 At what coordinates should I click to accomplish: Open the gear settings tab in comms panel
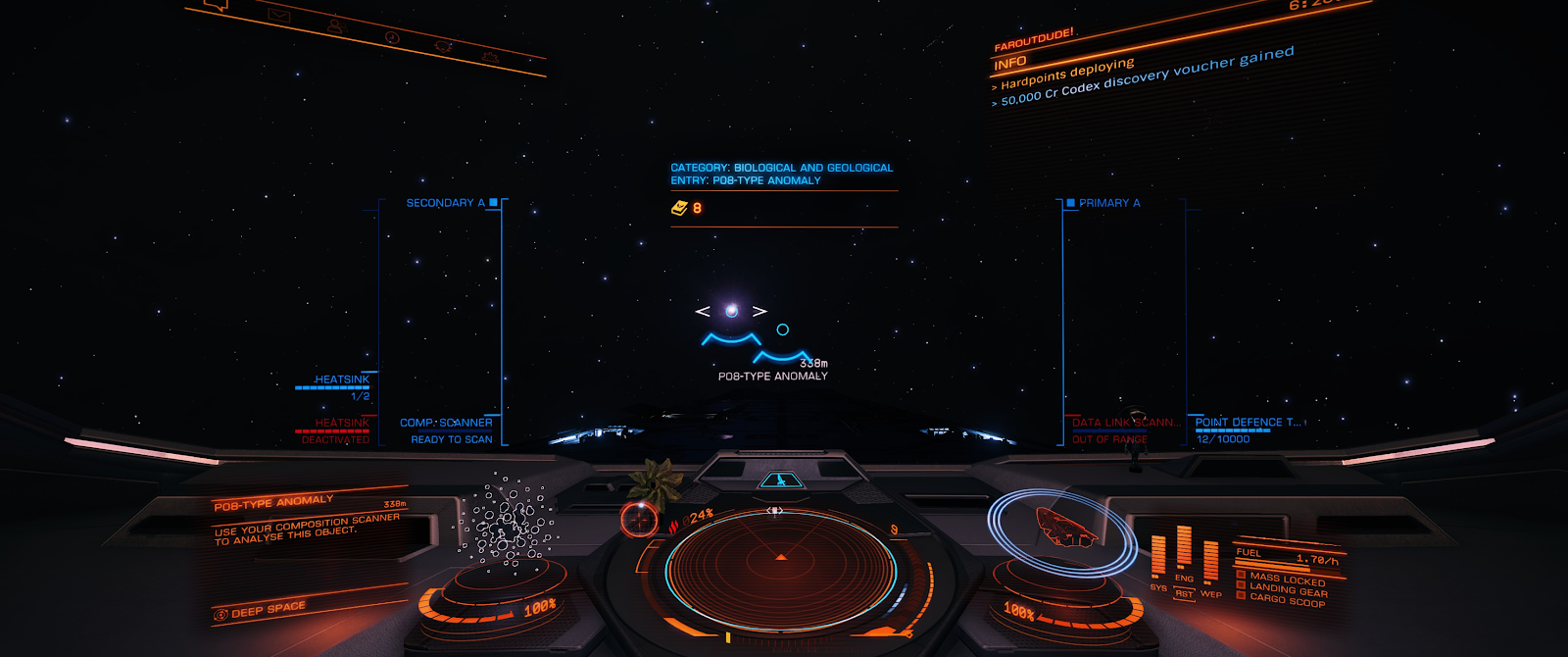click(490, 58)
